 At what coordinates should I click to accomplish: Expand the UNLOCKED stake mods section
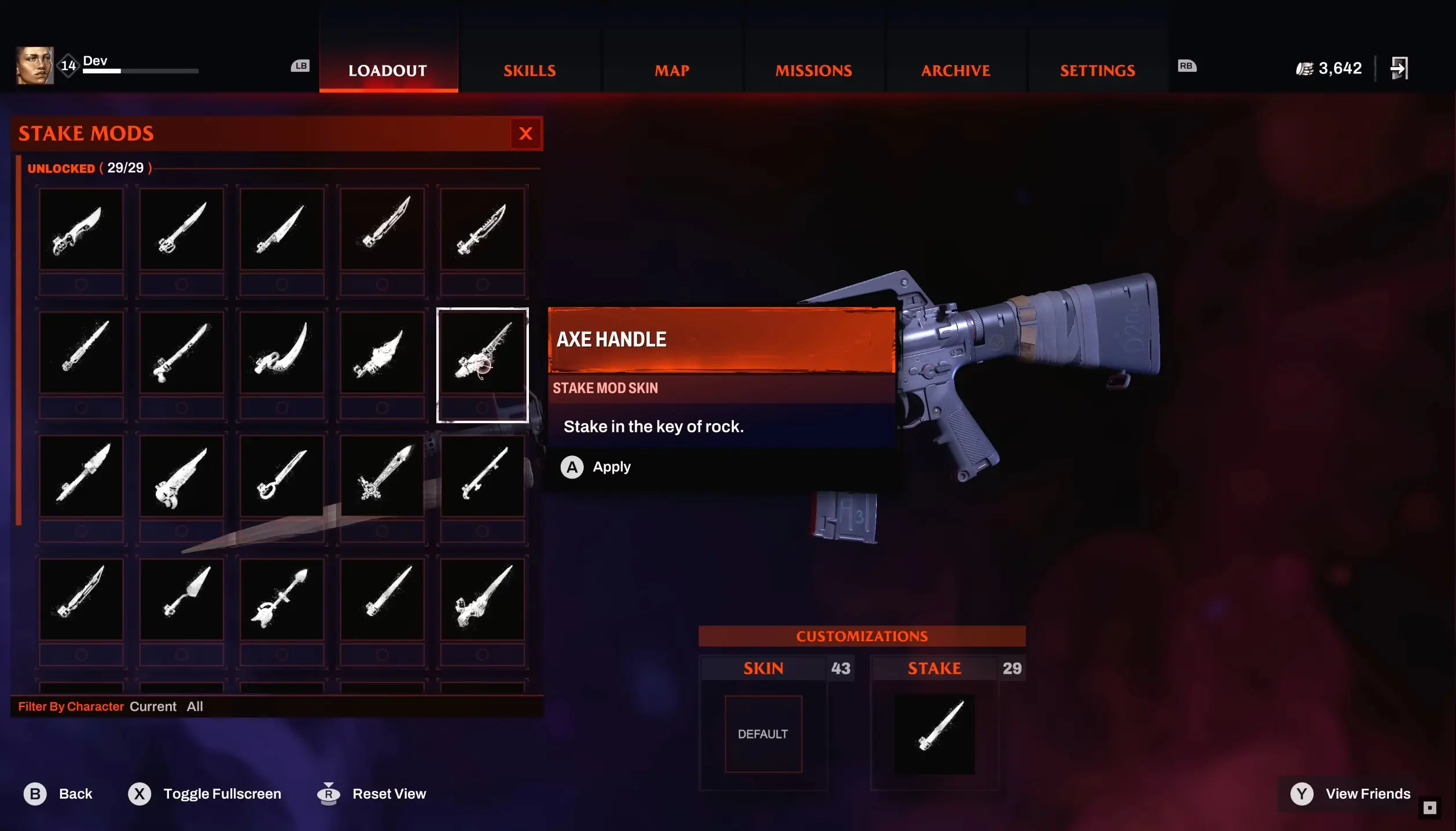[62, 168]
